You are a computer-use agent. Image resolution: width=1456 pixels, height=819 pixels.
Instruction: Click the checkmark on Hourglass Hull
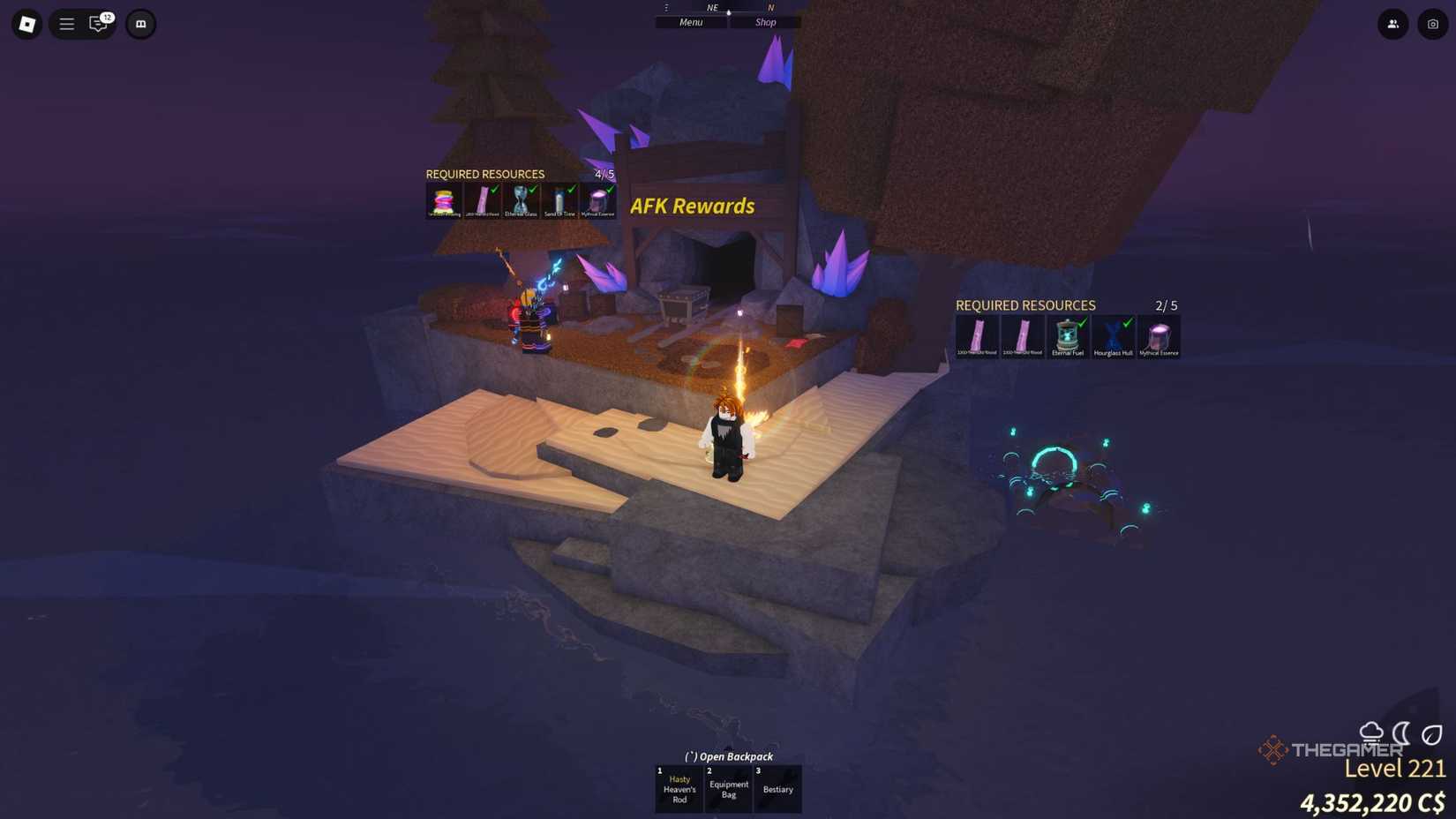(1127, 323)
